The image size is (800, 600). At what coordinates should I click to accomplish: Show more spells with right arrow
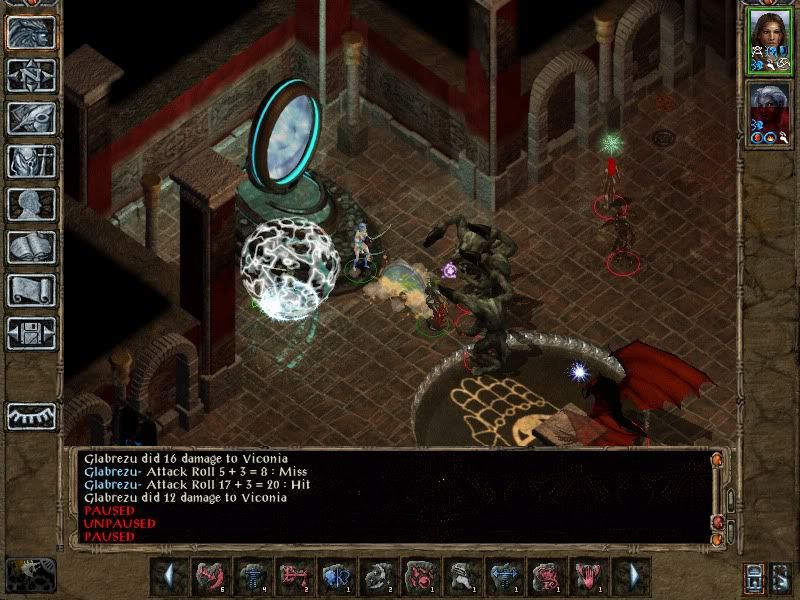pos(631,576)
